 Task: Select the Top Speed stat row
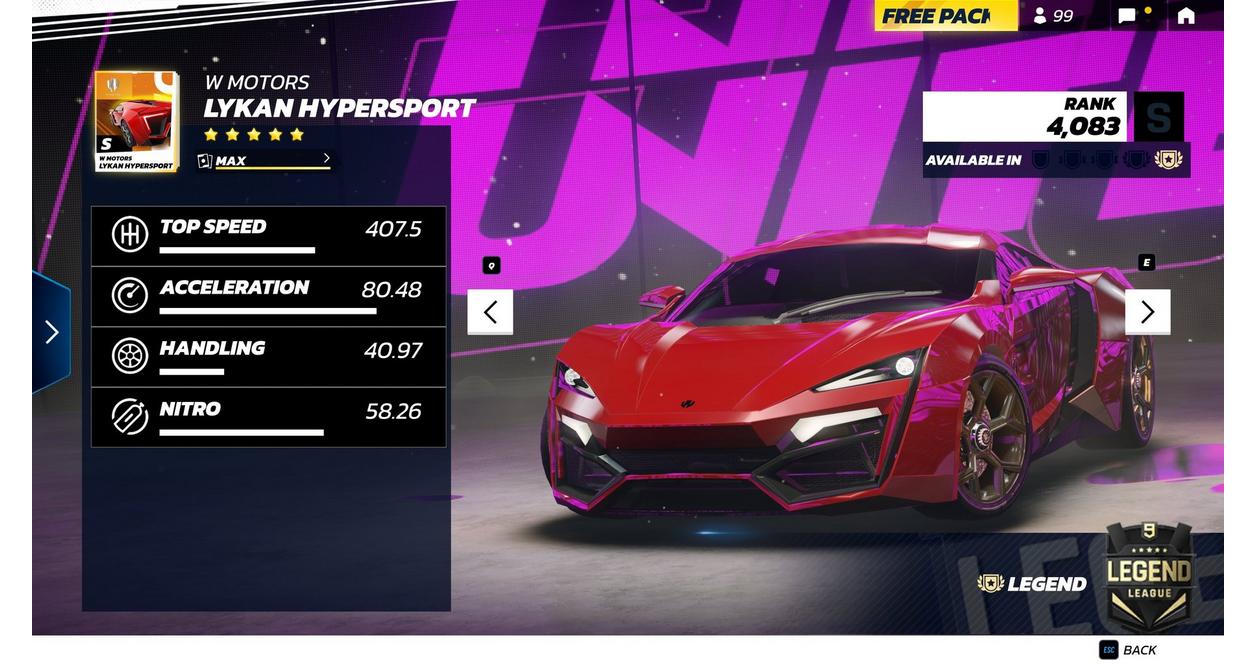pos(268,236)
